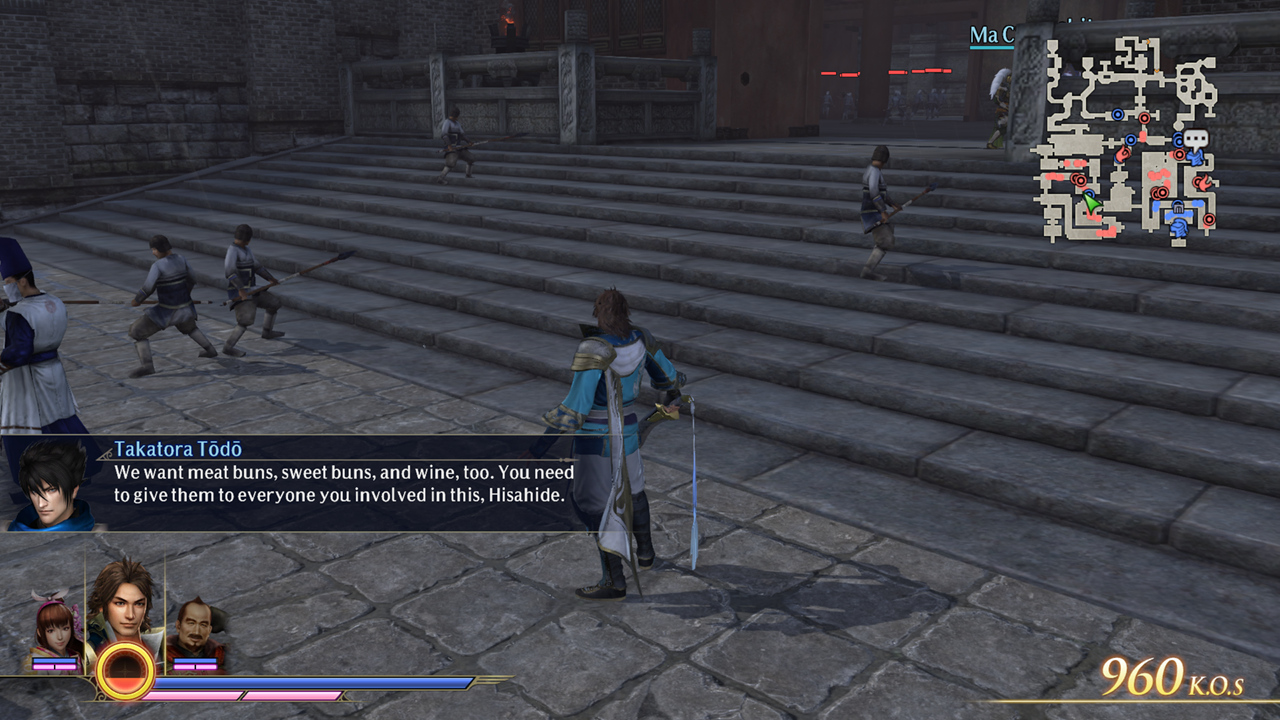Select the torch marker near the minimap top

pyautogui.click(x=1147, y=41)
